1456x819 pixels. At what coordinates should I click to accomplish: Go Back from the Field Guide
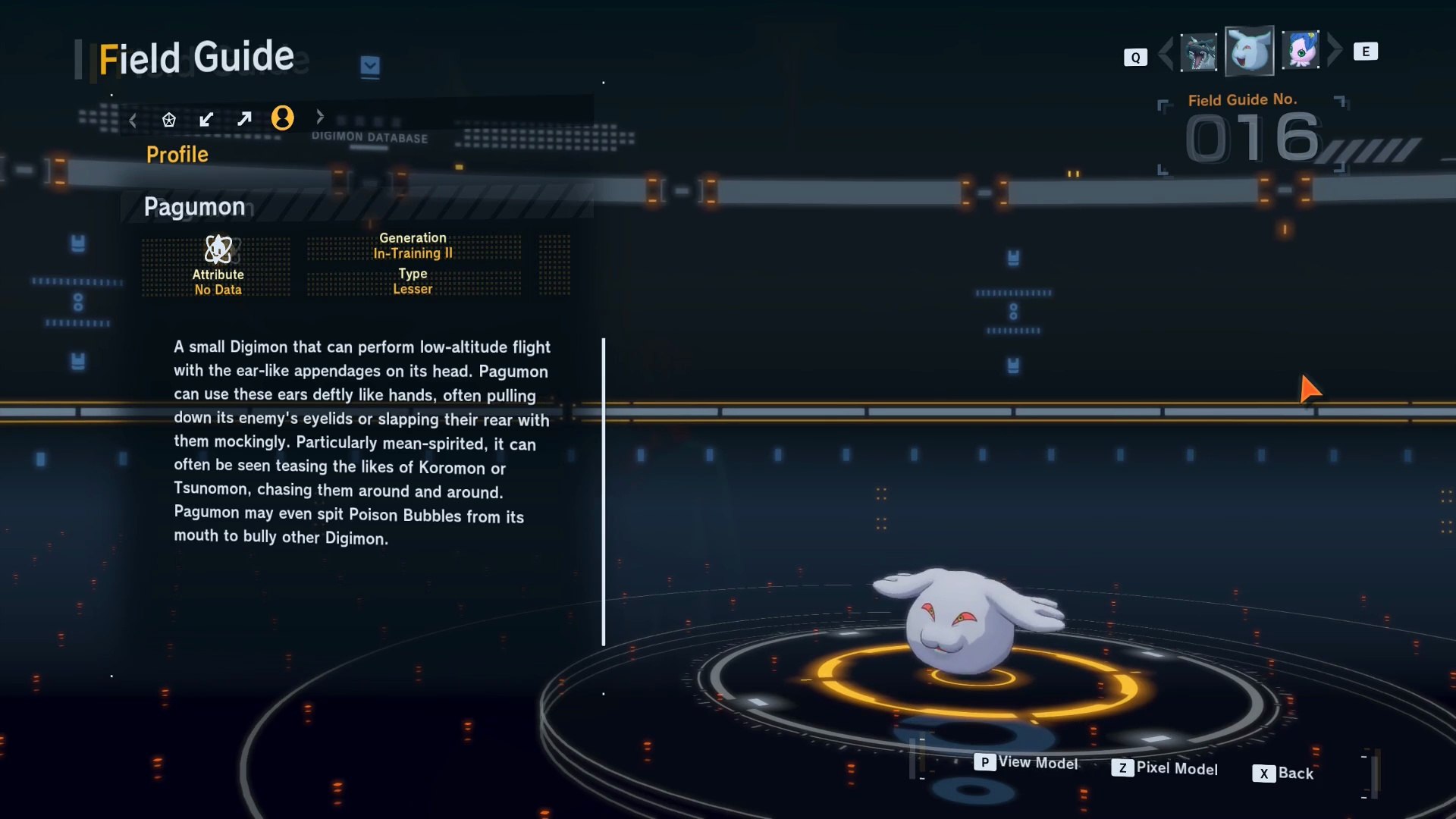[1283, 773]
